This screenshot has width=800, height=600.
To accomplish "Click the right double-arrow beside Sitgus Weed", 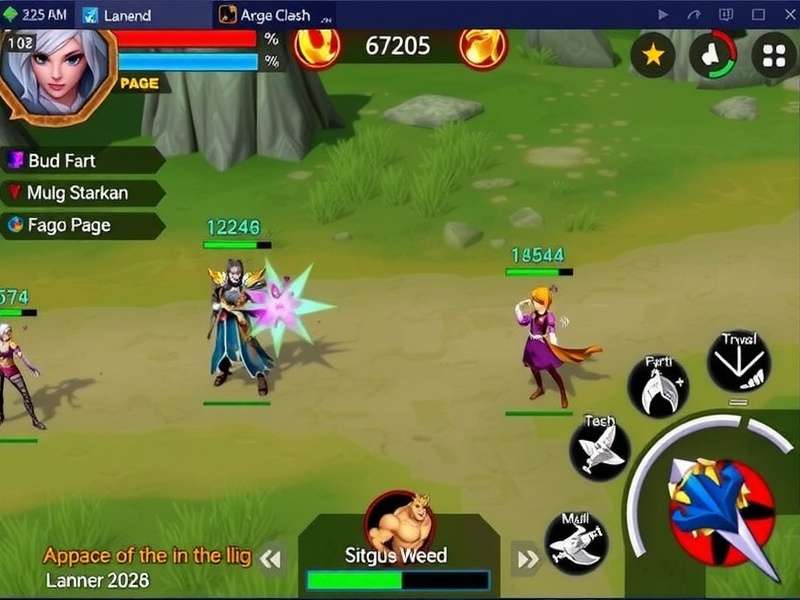I will (527, 559).
